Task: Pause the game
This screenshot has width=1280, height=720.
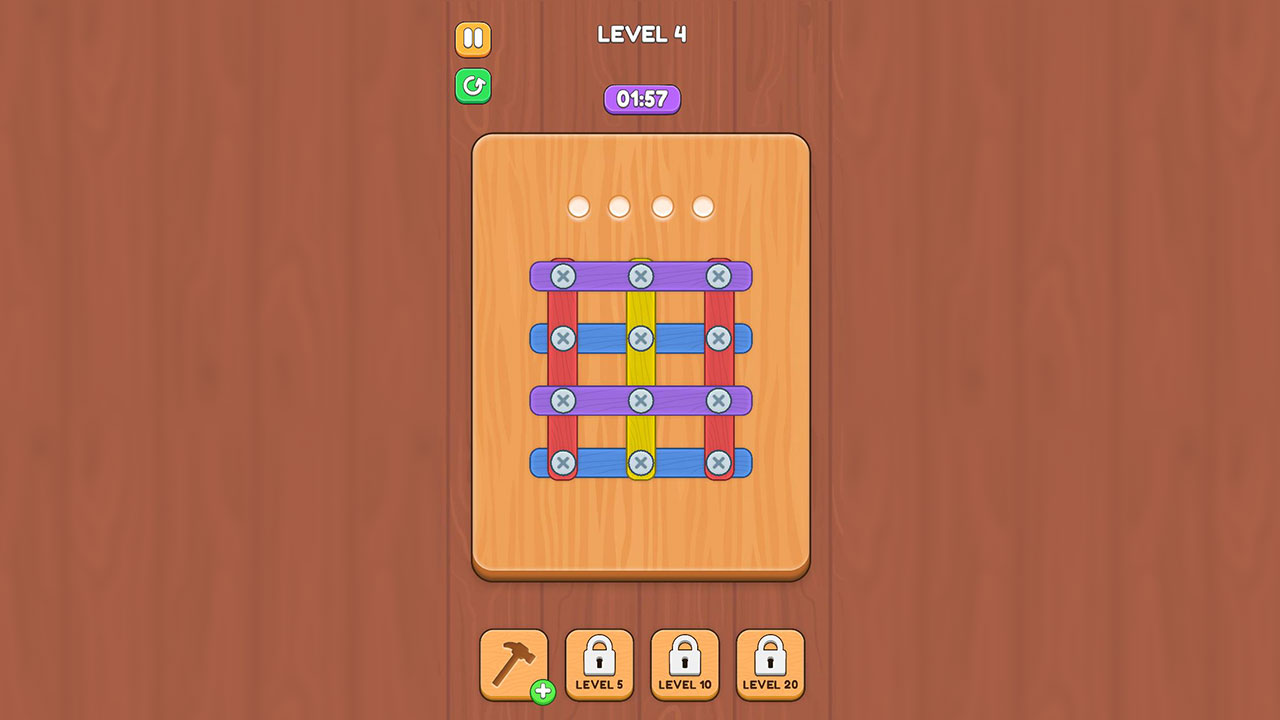Action: [473, 39]
